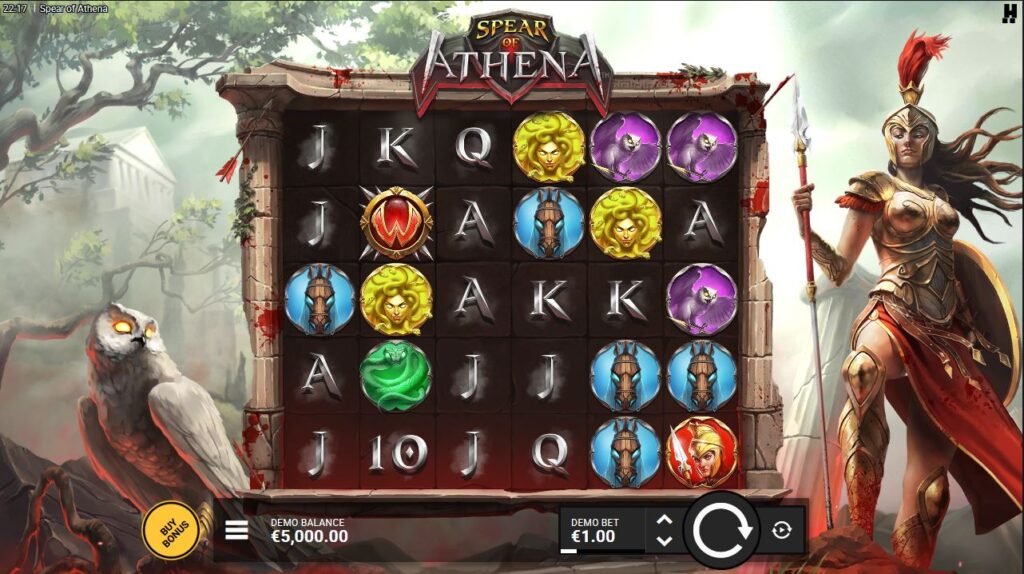Open the Buy Bonus menu
Screen dimensions: 1024x574
click(171, 529)
